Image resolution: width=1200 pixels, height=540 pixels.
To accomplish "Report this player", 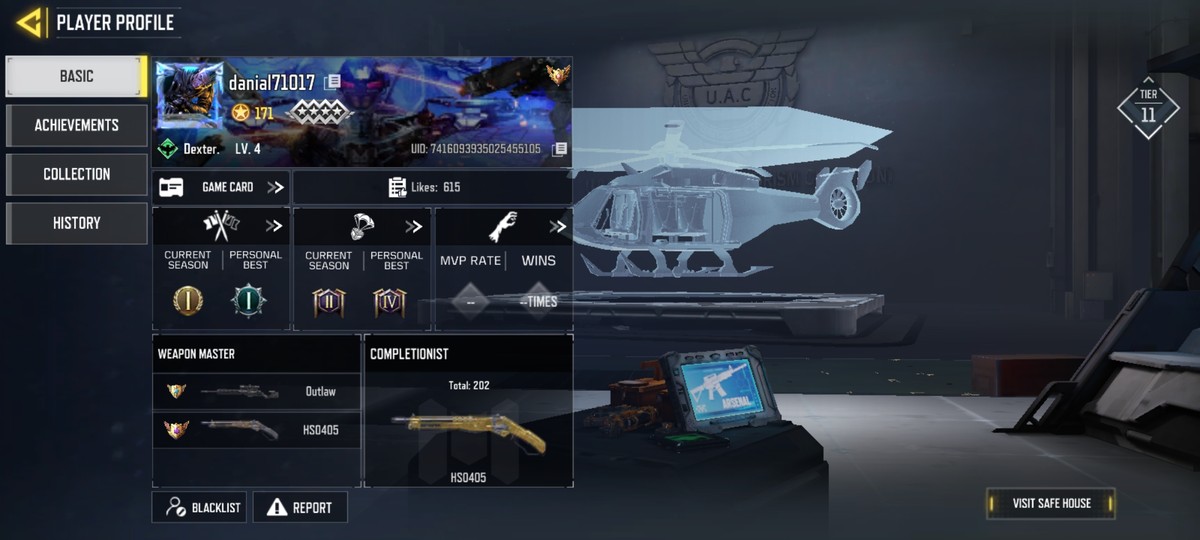I will coord(300,507).
